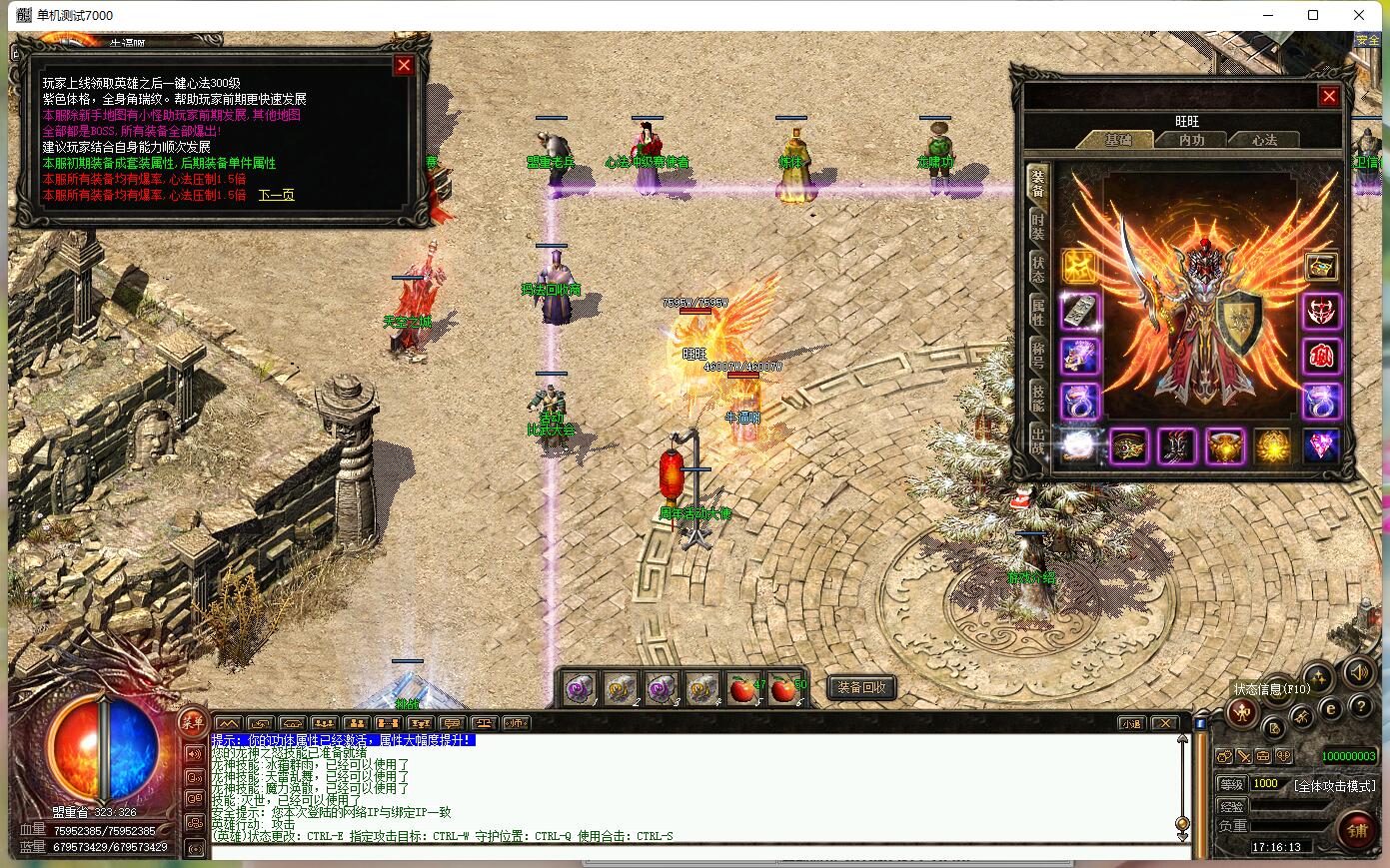The image size is (1390, 868).
Task: Maximize the game window
Action: (1313, 15)
